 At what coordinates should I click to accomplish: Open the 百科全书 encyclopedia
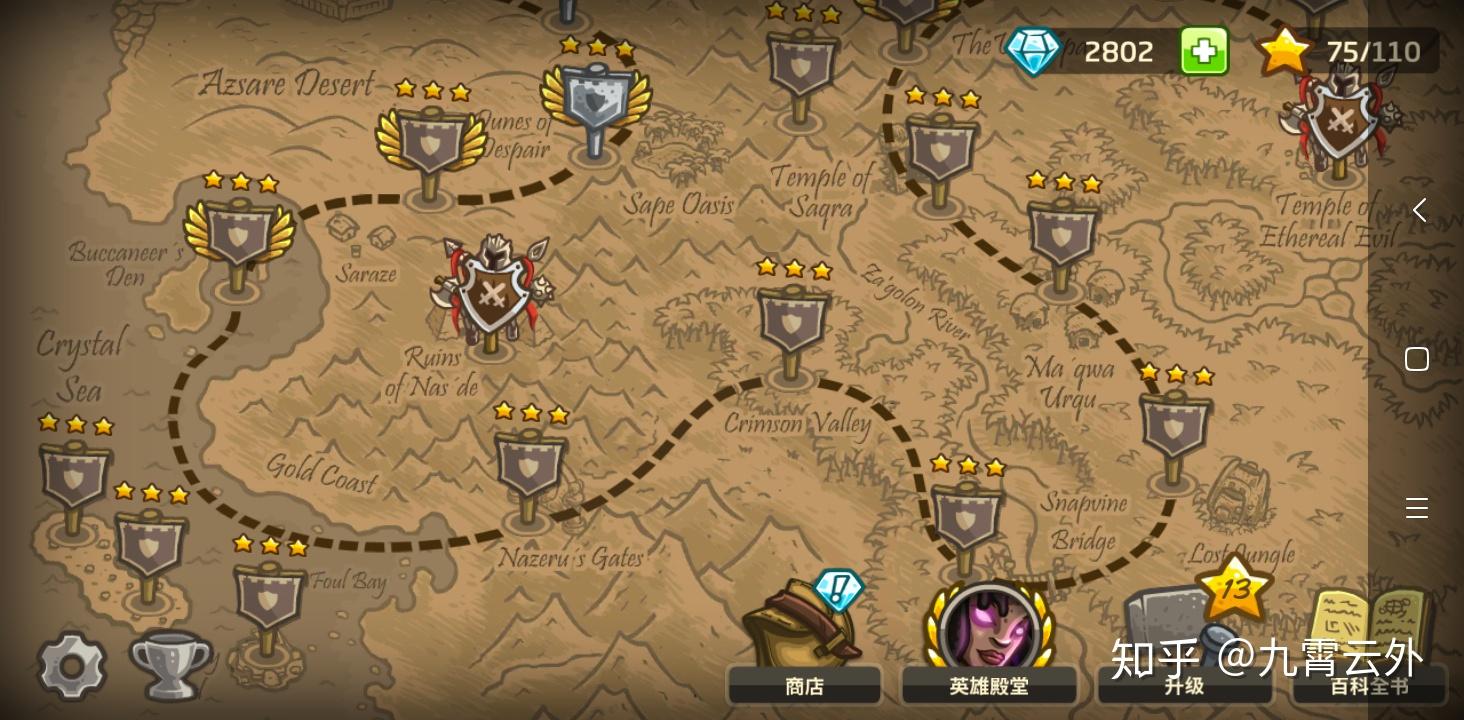pyautogui.click(x=1370, y=685)
